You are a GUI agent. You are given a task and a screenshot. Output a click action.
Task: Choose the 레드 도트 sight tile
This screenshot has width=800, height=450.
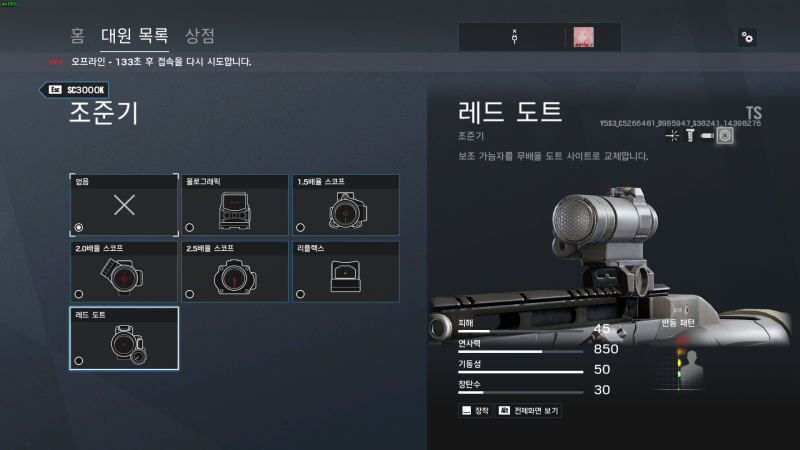(124, 338)
